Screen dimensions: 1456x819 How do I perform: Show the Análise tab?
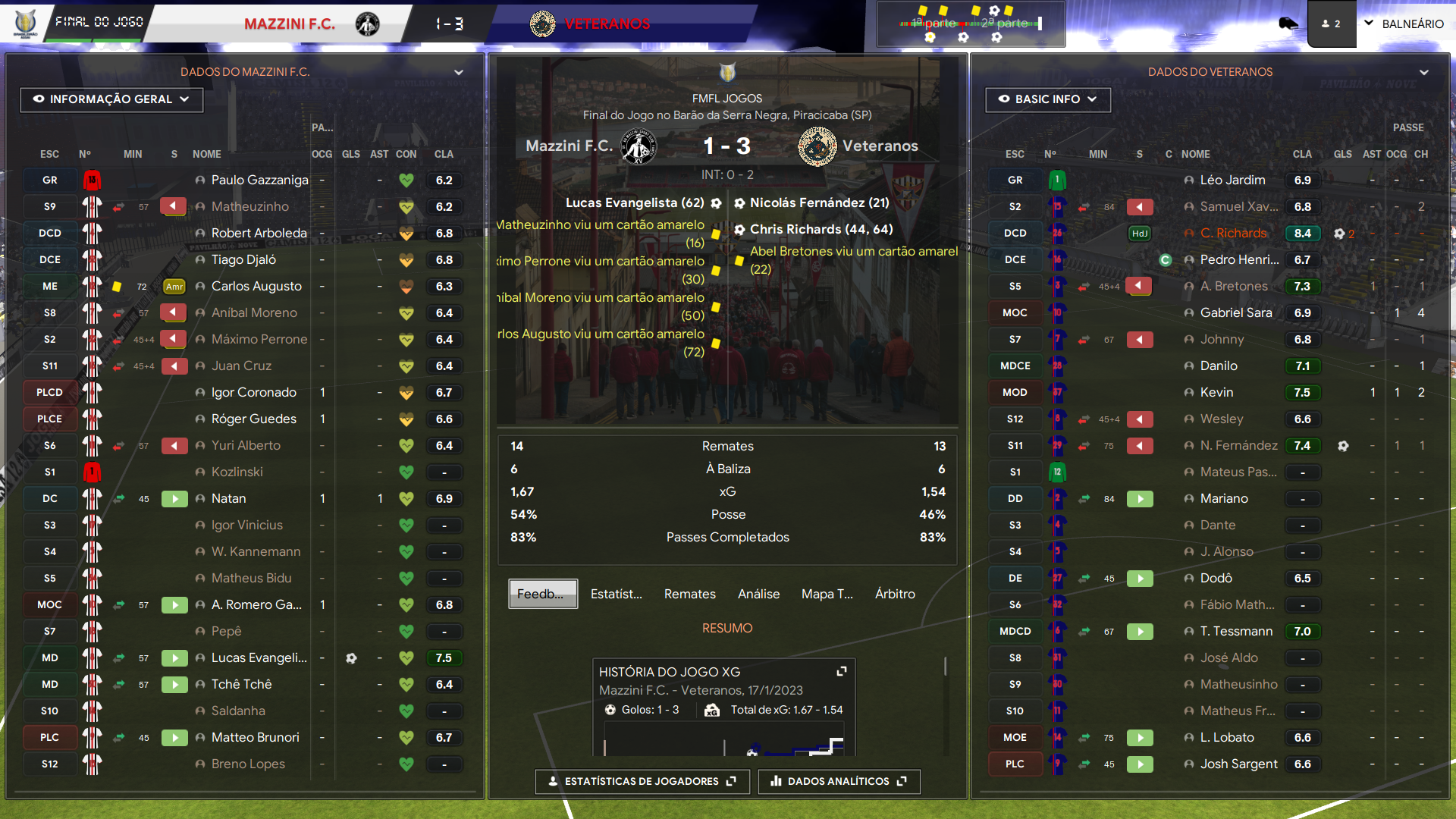758,594
